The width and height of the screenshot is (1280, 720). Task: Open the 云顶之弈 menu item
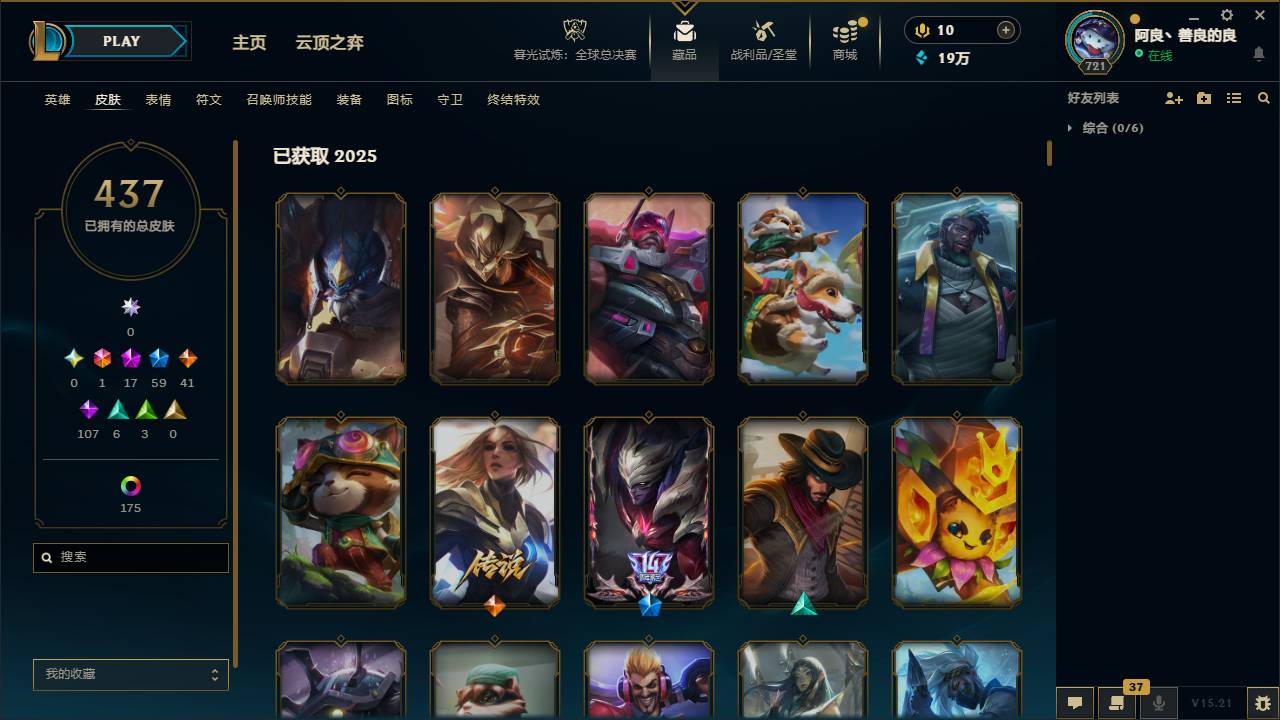[330, 43]
